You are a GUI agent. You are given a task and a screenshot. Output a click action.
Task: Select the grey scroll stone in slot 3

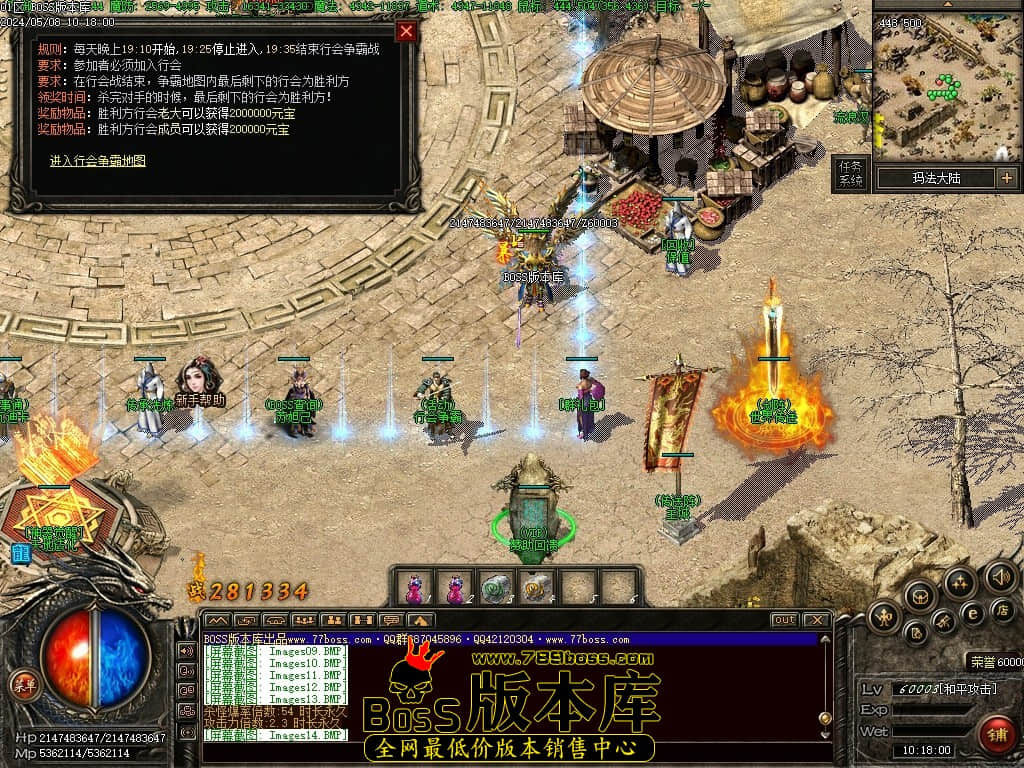point(496,587)
